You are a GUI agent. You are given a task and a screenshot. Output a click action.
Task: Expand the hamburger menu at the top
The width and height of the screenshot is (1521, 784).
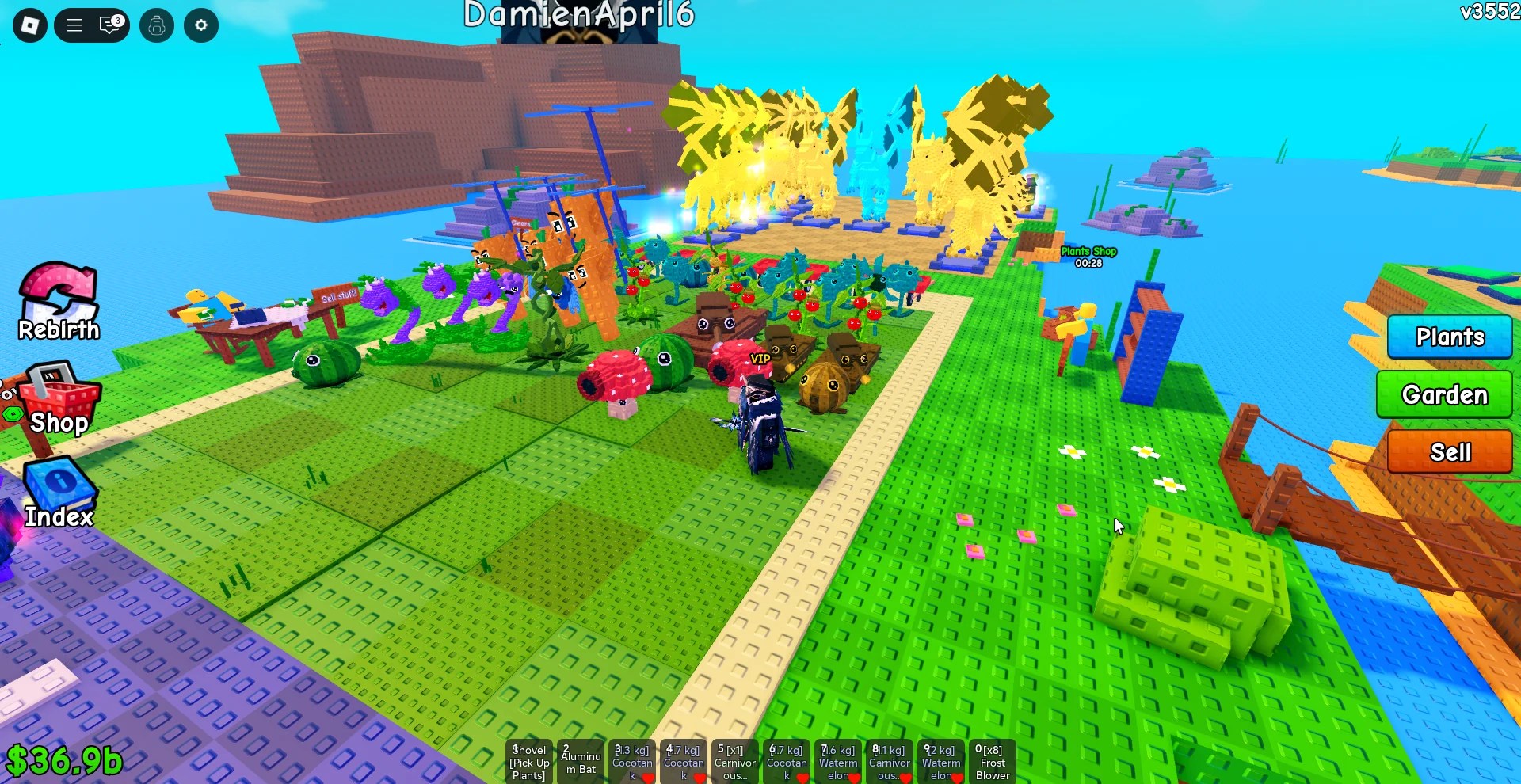point(74,25)
